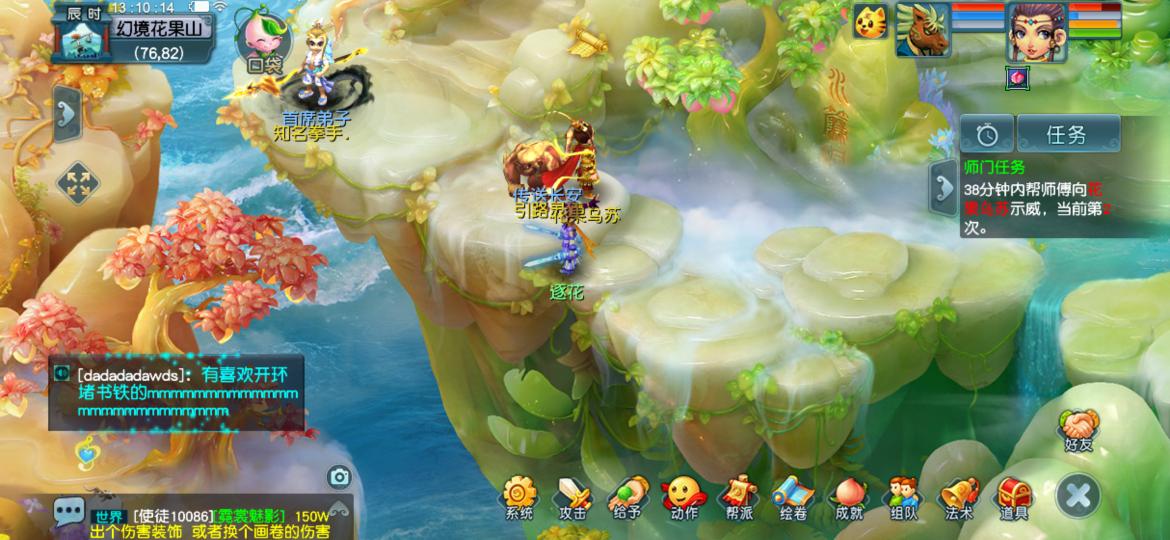
Task: Select the player character portrait
Action: [x=1036, y=30]
